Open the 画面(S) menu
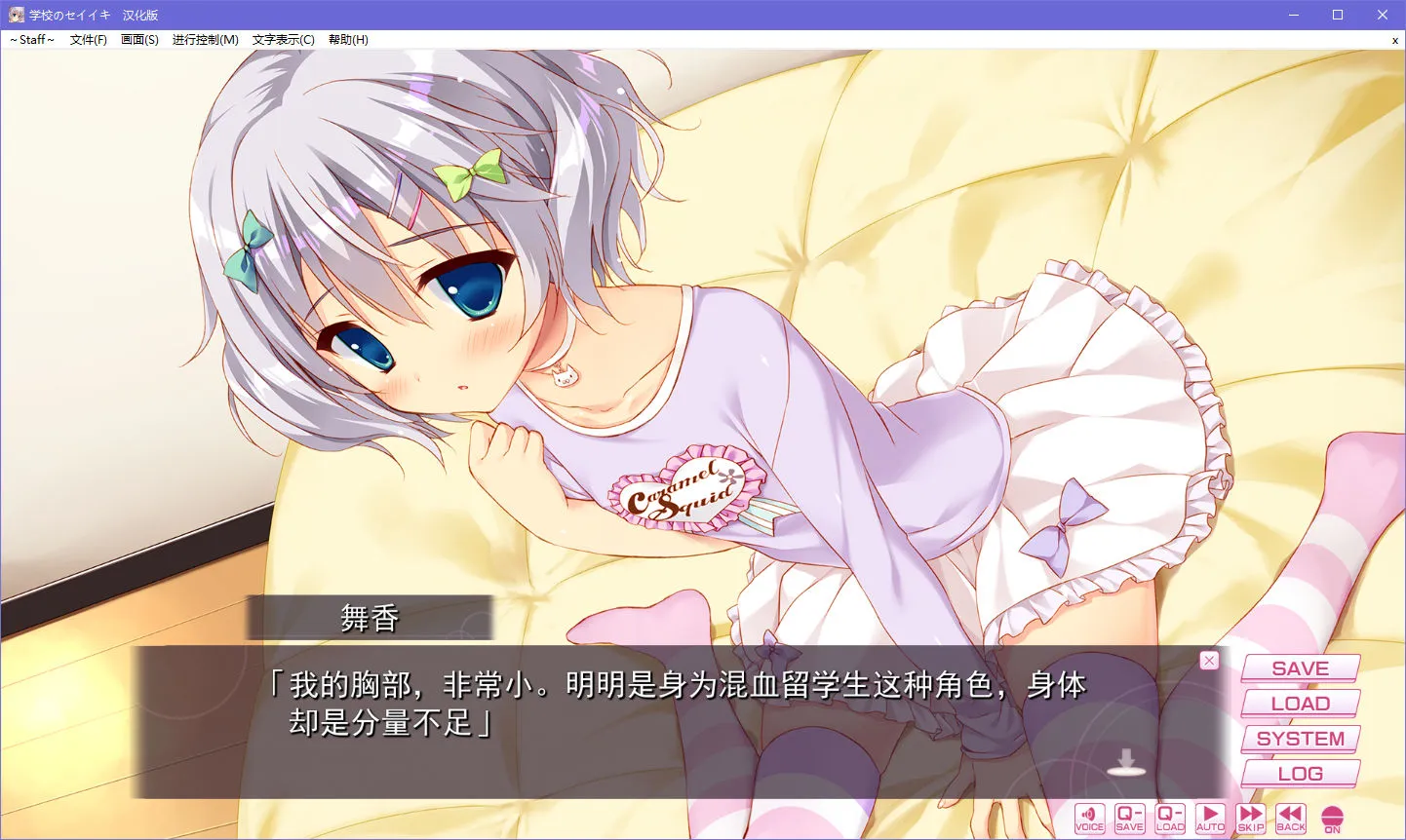 point(139,40)
